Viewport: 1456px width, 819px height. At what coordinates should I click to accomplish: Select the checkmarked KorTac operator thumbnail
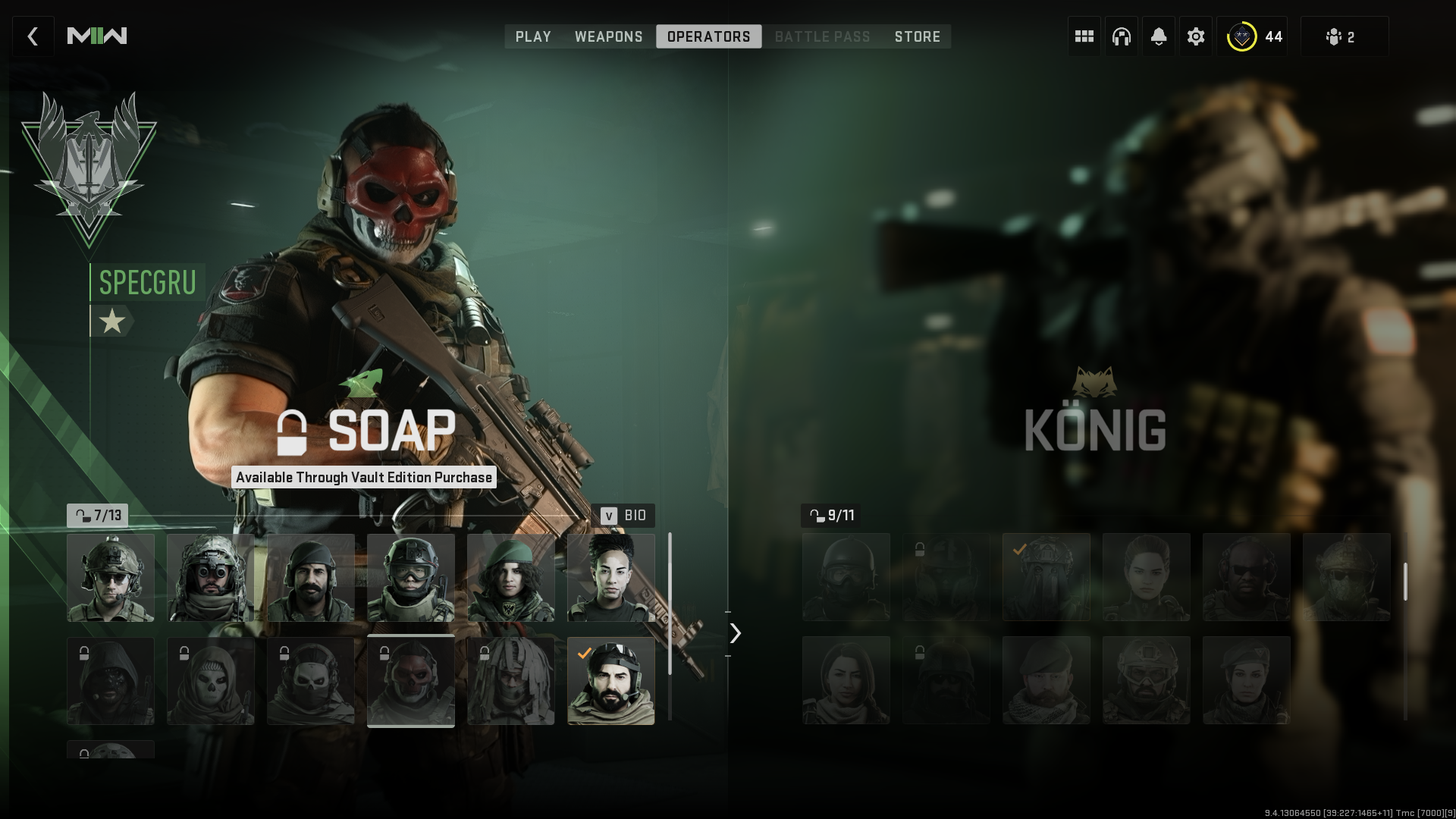pos(1046,577)
